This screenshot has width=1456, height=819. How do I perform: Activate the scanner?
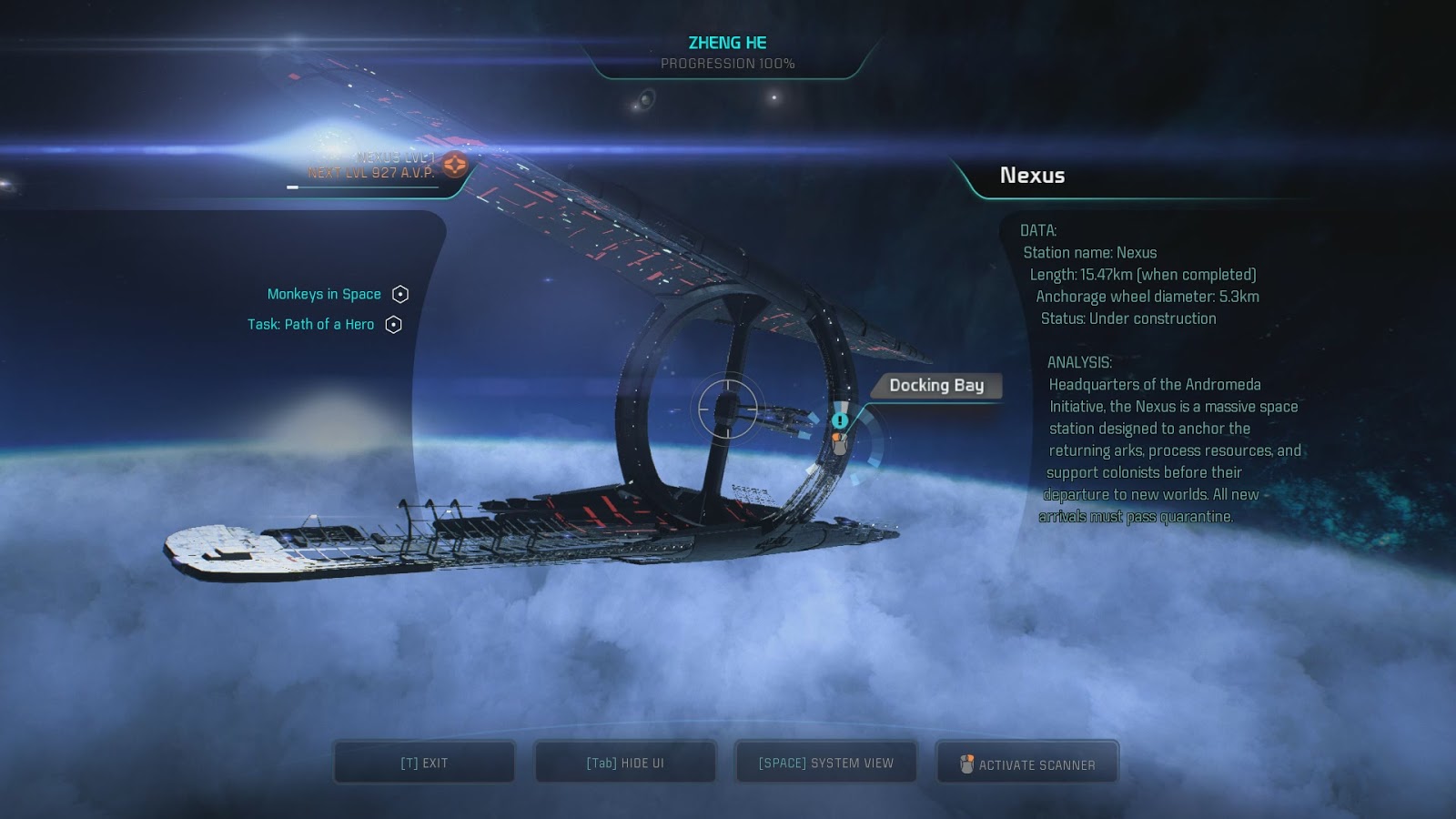1027,764
